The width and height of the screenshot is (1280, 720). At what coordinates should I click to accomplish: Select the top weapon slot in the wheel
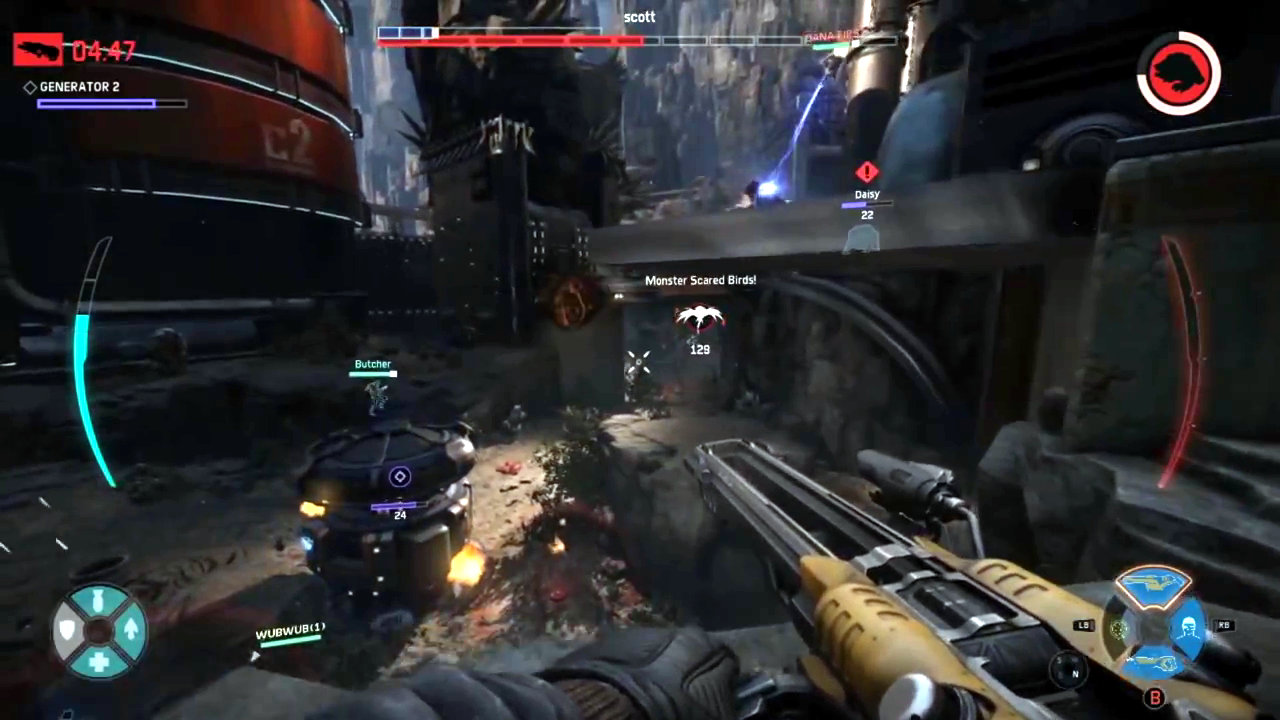tap(1153, 583)
